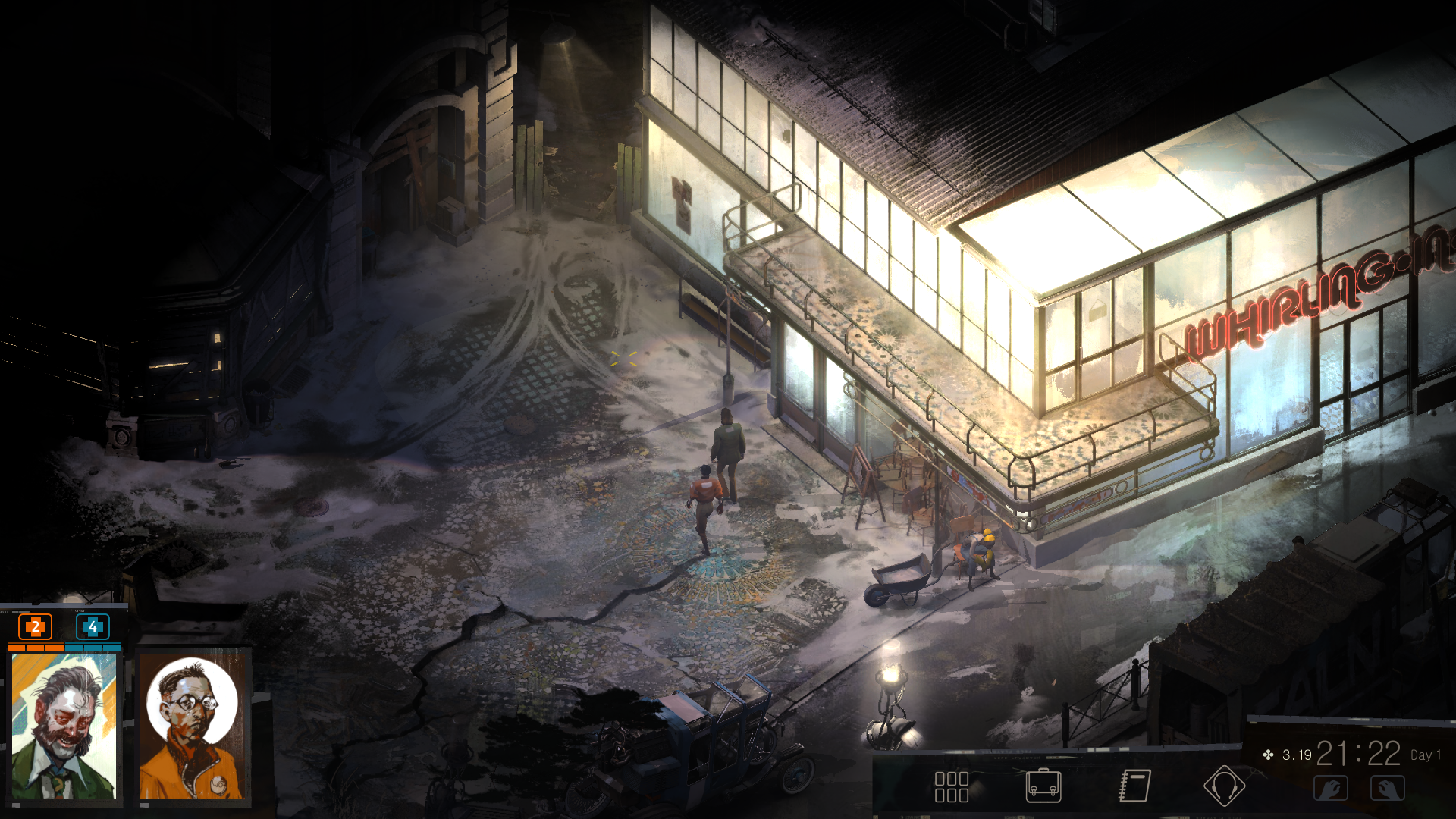The image size is (1456, 819).
Task: Click the right hand item slot
Action: point(1387,789)
